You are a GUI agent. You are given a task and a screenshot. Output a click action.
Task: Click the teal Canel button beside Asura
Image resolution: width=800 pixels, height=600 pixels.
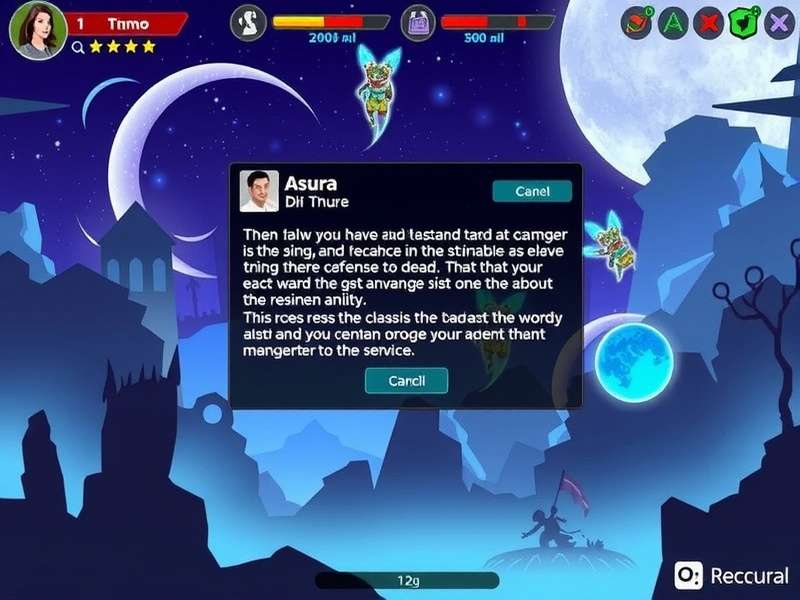tap(532, 191)
